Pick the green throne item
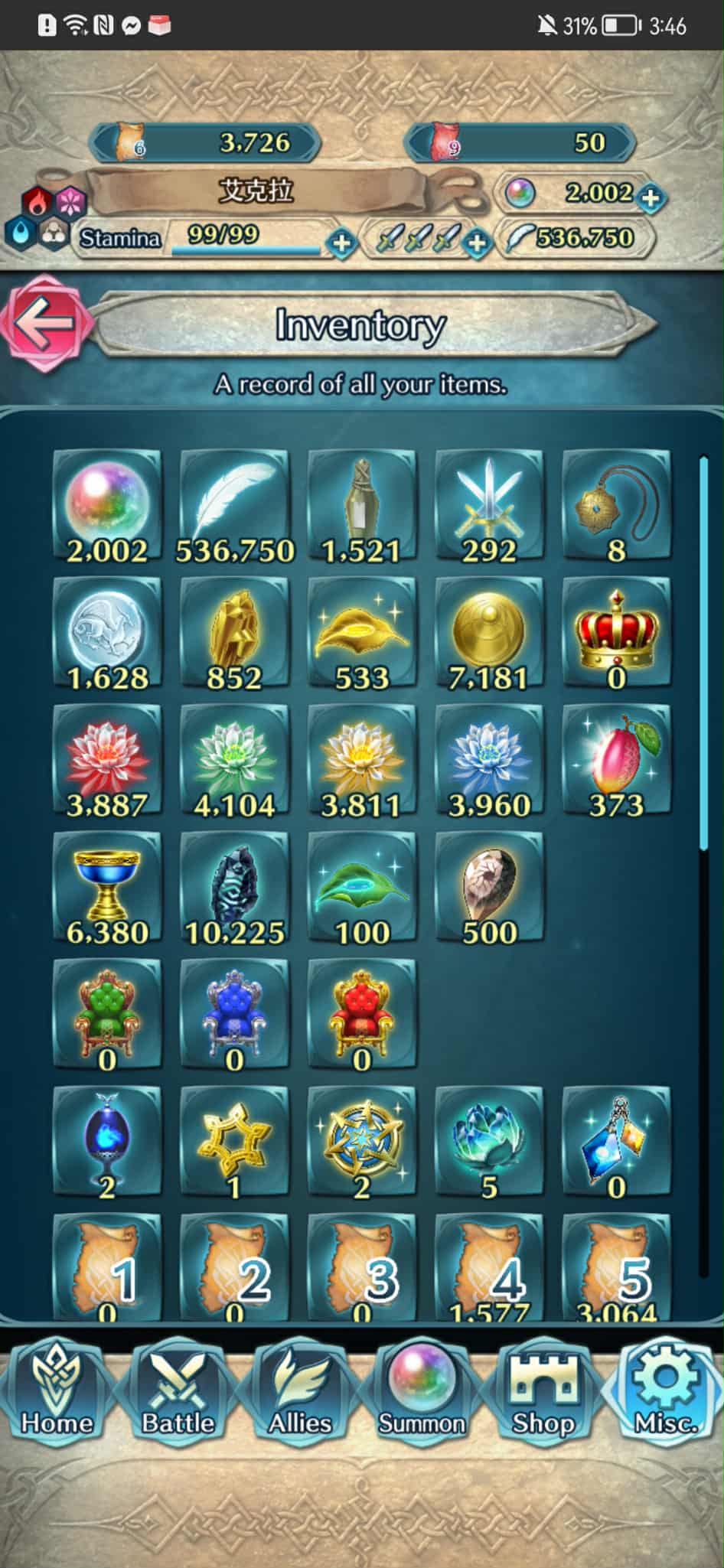 107,1015
